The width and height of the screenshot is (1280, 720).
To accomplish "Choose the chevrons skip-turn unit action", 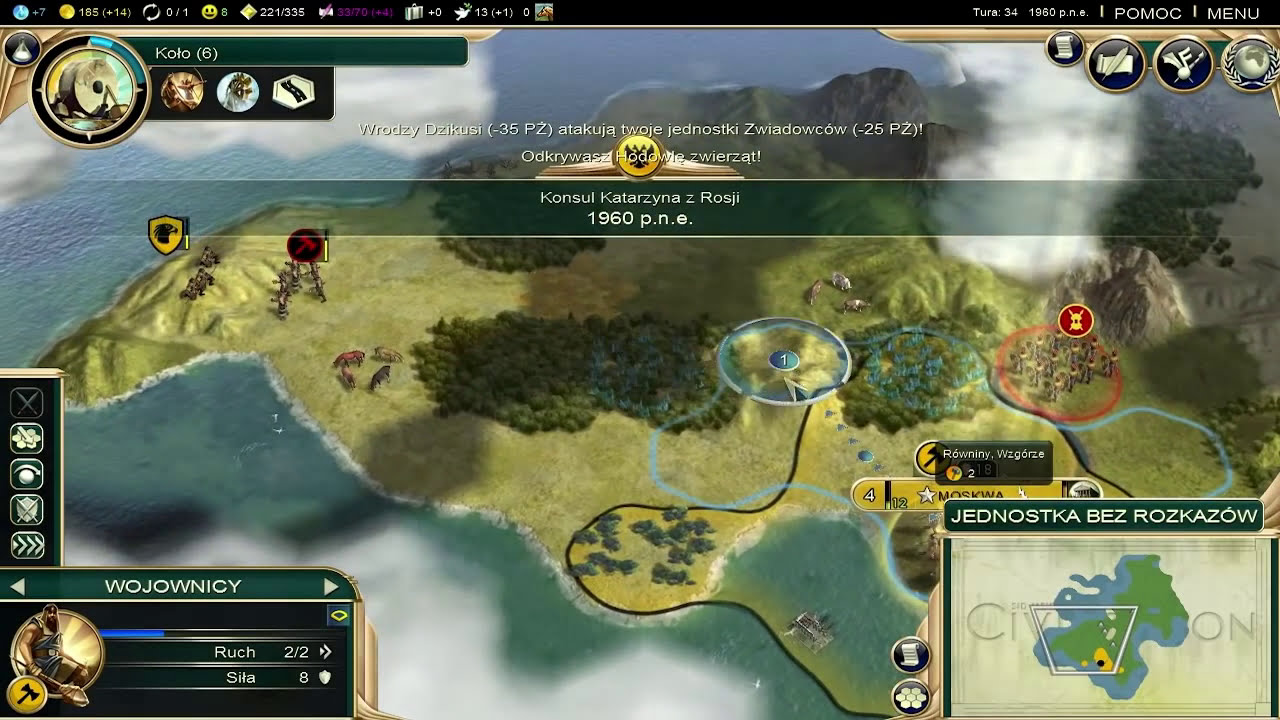I will pos(27,546).
